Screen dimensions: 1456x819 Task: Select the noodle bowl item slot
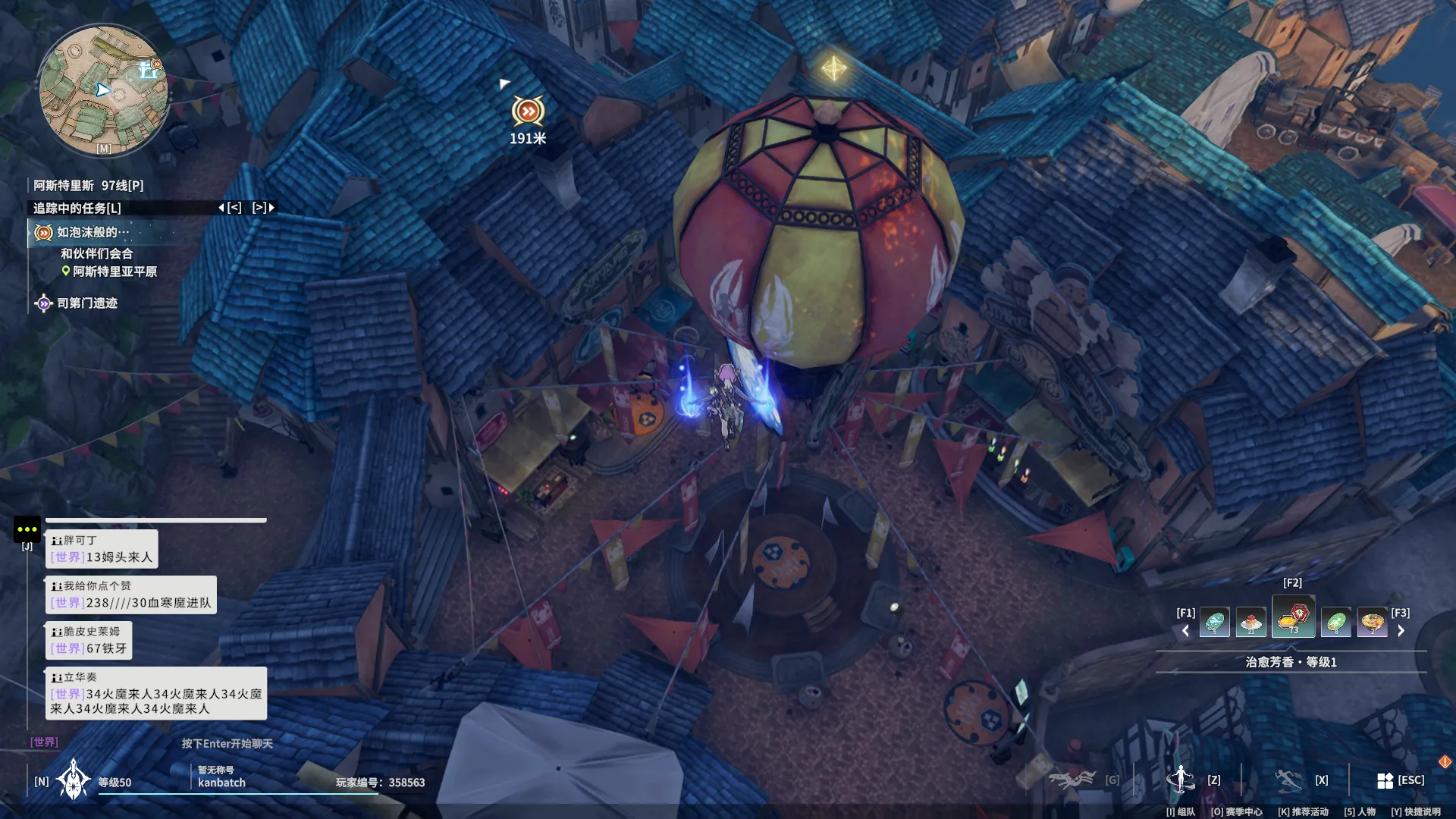[1372, 623]
